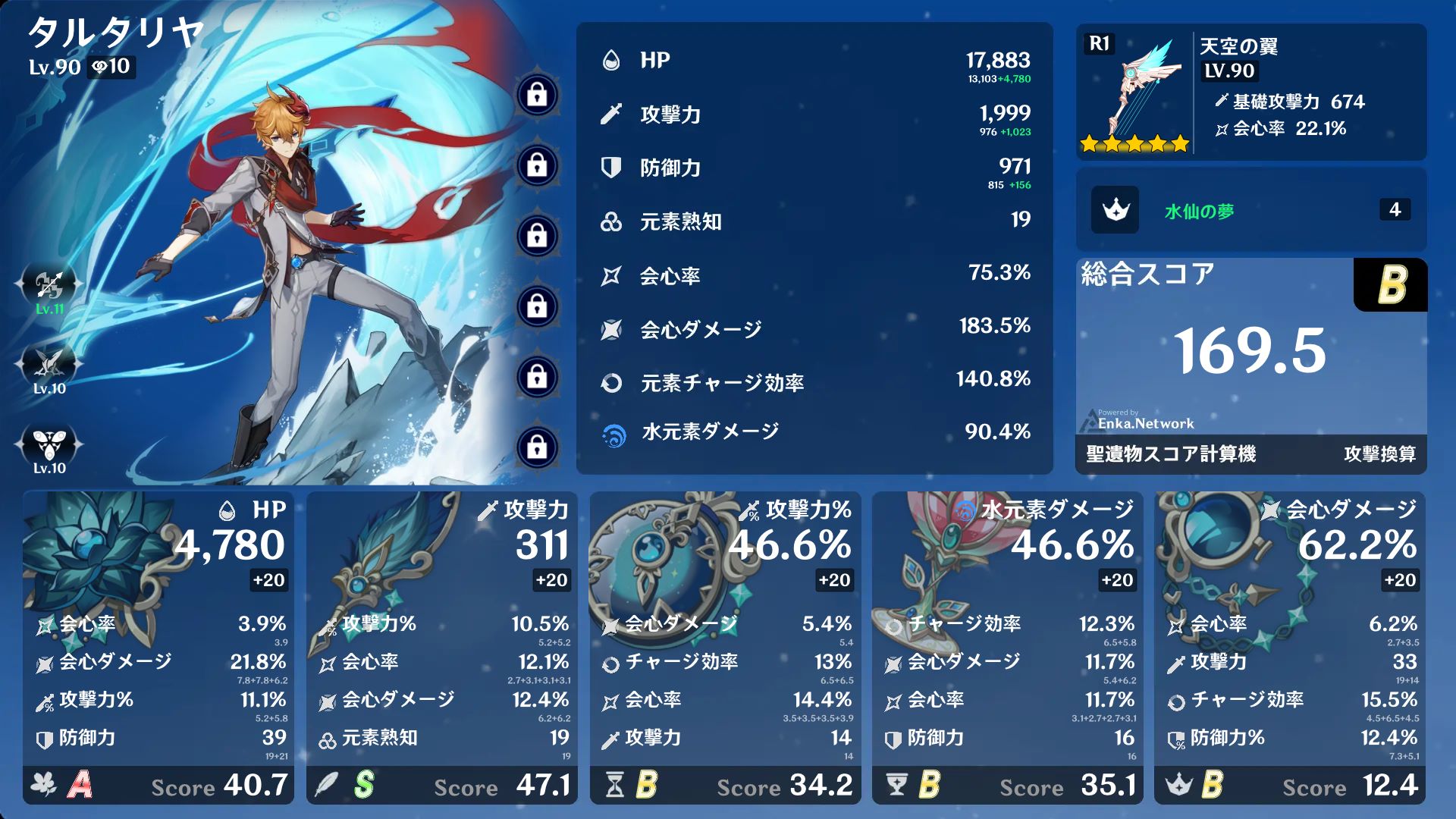Pick the 水元素ダメージ goblet artifact card

tap(1008, 647)
